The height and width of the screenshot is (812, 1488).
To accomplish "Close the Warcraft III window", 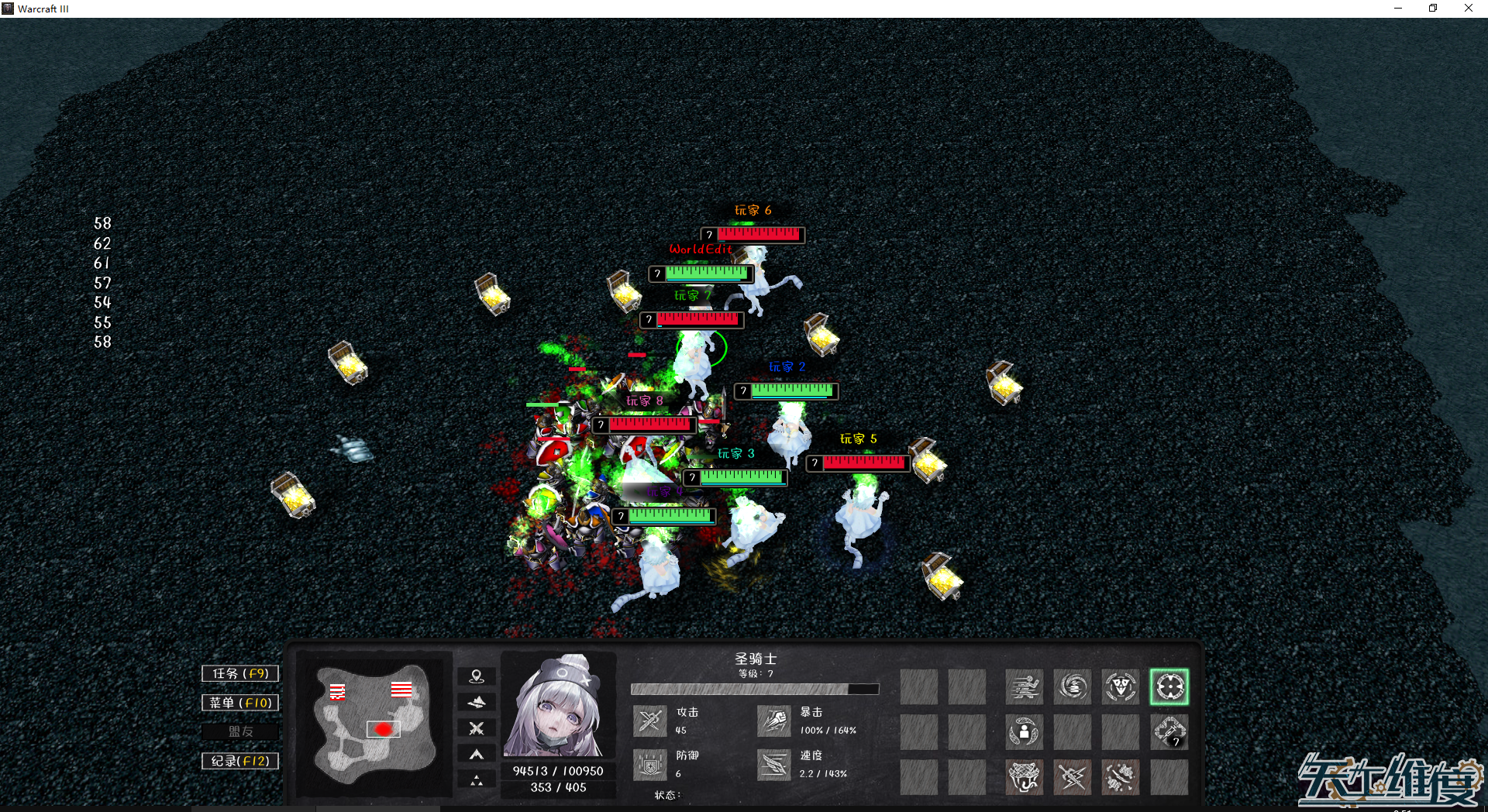I will point(1468,9).
